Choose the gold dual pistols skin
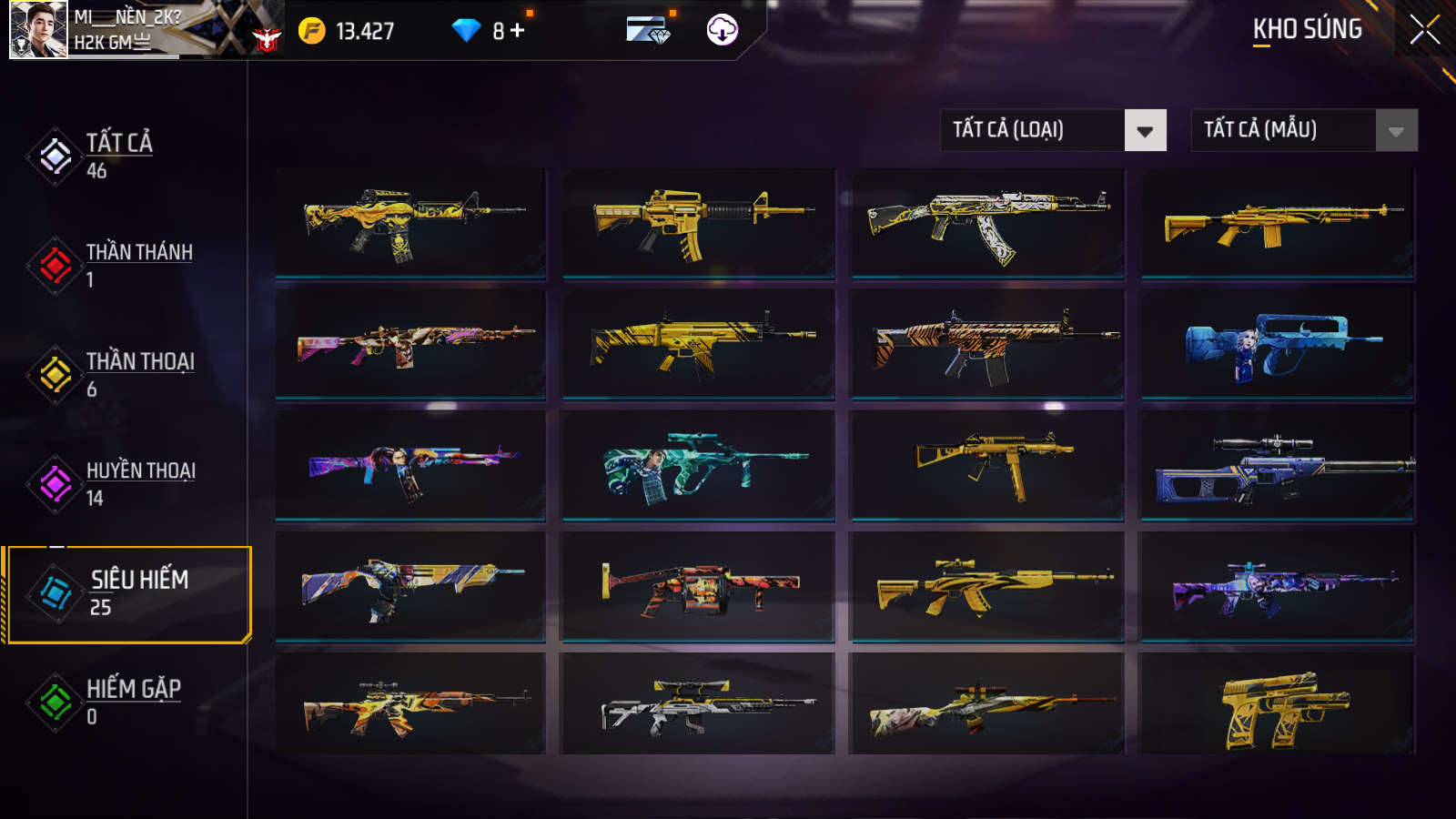1456x819 pixels. [1277, 705]
